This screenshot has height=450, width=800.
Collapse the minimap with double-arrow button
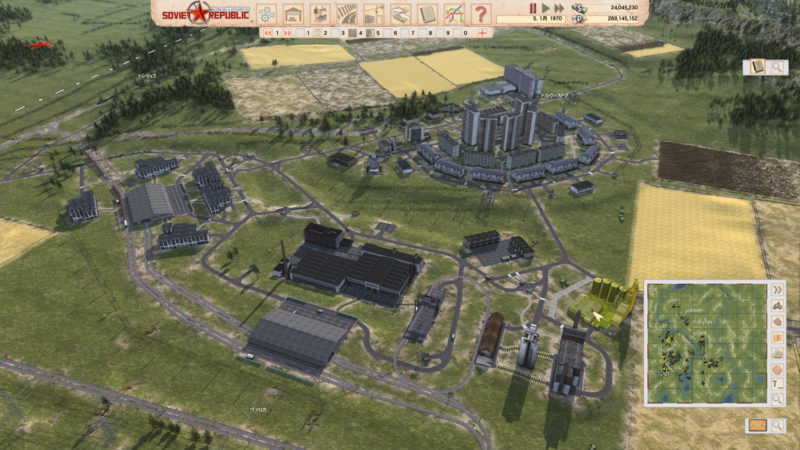pos(777,289)
